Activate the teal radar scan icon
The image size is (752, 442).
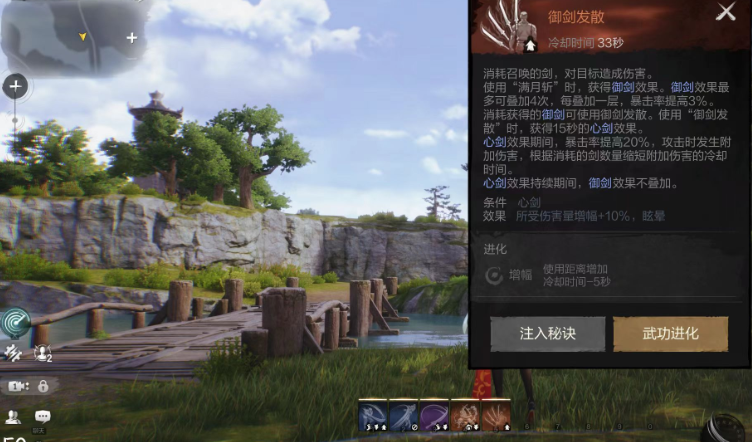click(x=16, y=322)
